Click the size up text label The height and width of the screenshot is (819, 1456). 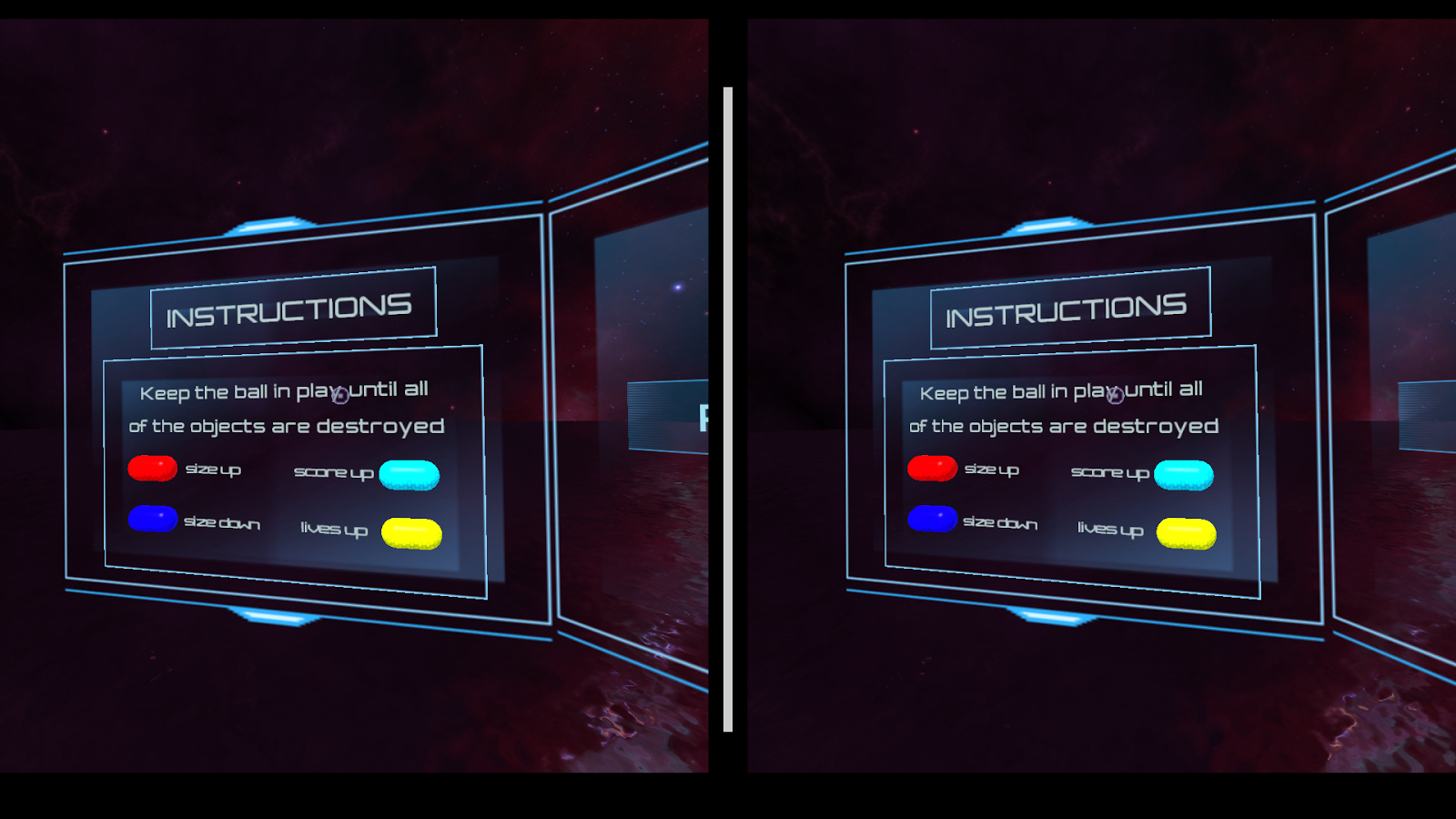point(215,469)
